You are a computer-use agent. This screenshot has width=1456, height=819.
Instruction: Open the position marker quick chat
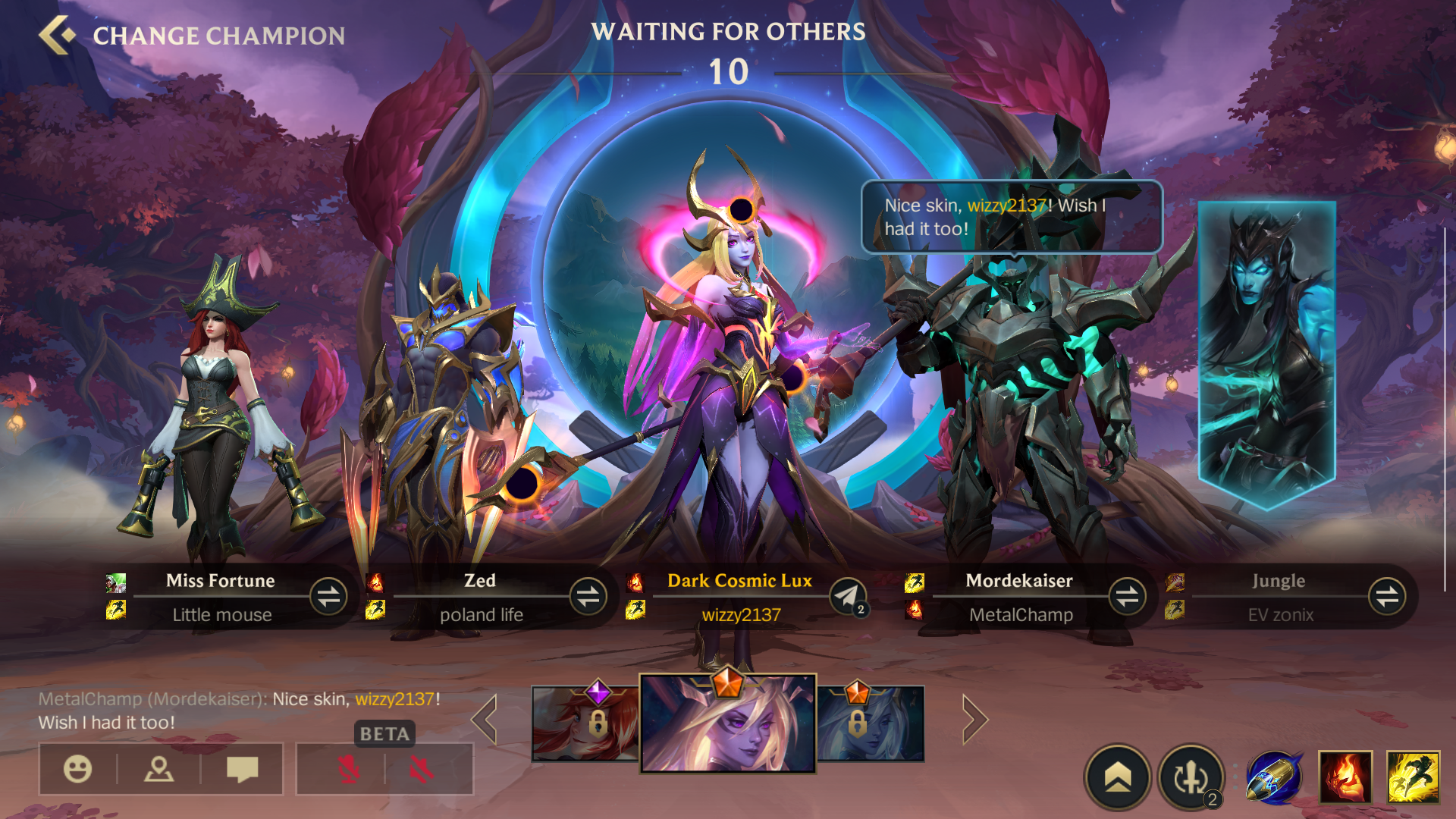click(159, 769)
